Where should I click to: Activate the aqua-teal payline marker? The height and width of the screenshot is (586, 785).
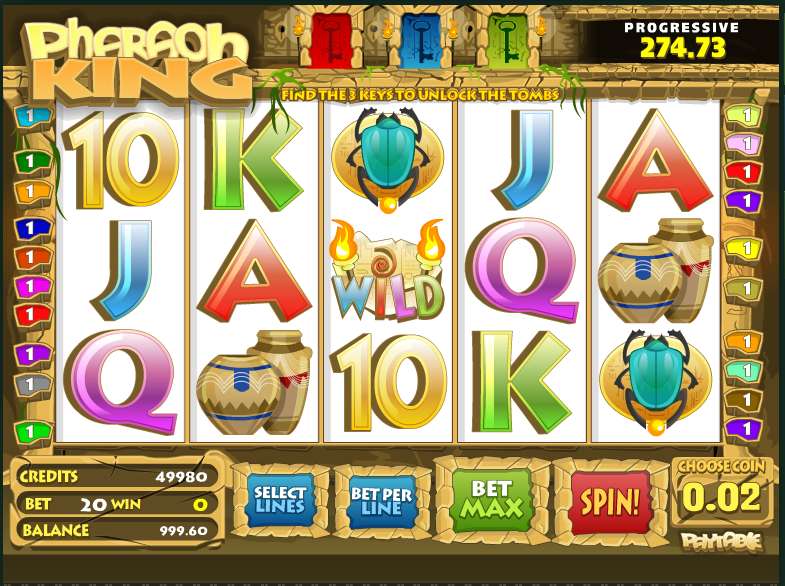pos(742,371)
